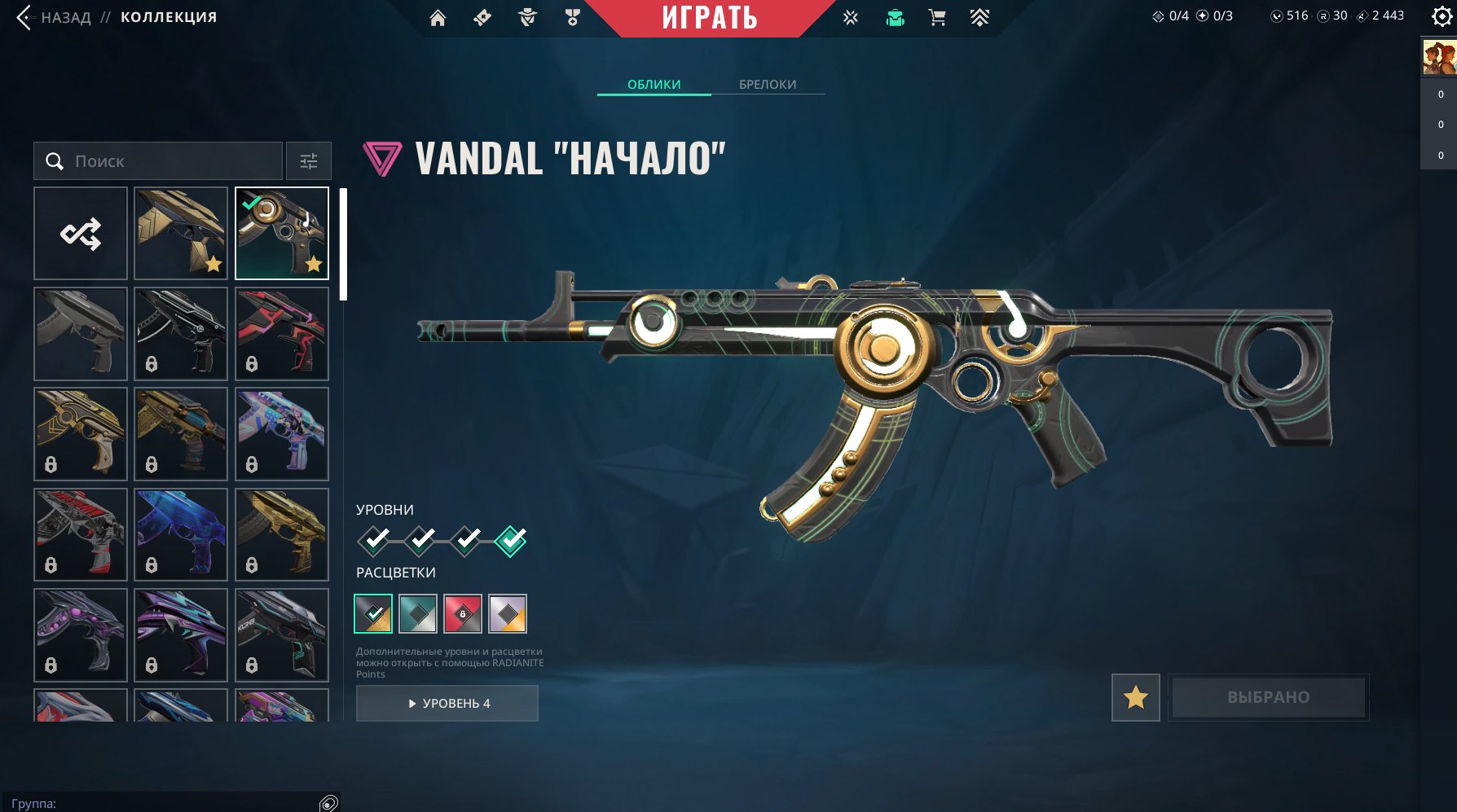Expand the Группа selector at the bottom

[x=163, y=801]
